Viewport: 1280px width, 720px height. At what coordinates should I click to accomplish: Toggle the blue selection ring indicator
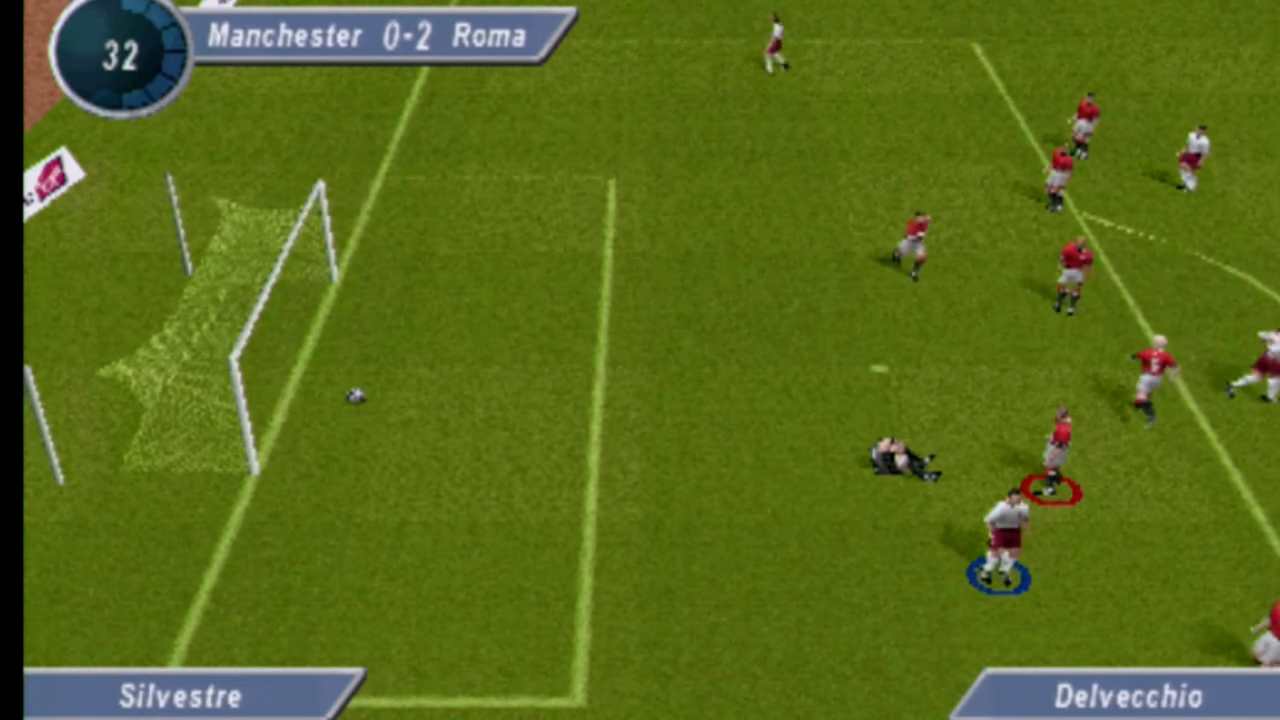coord(998,575)
